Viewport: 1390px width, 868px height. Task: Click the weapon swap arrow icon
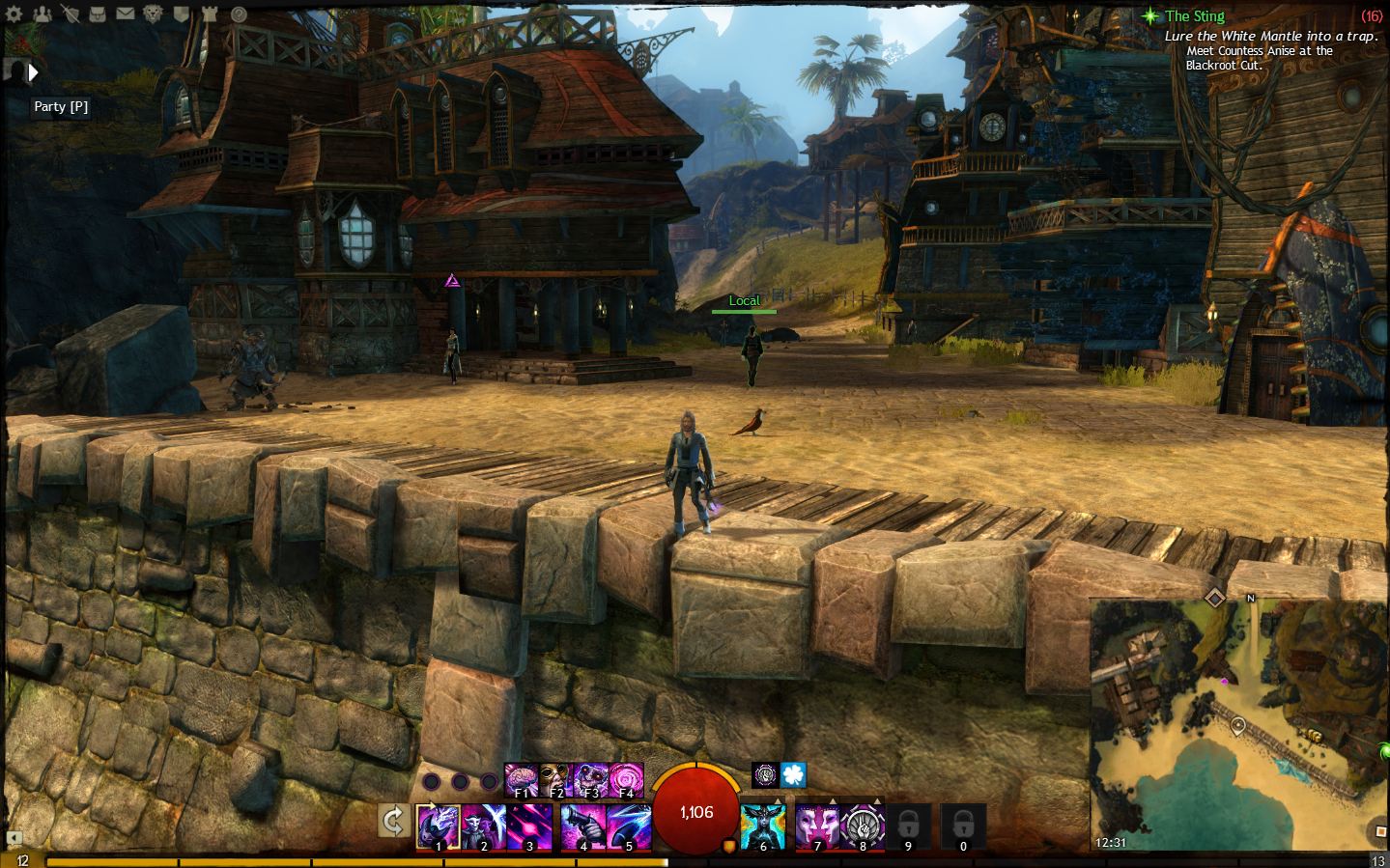[x=392, y=820]
